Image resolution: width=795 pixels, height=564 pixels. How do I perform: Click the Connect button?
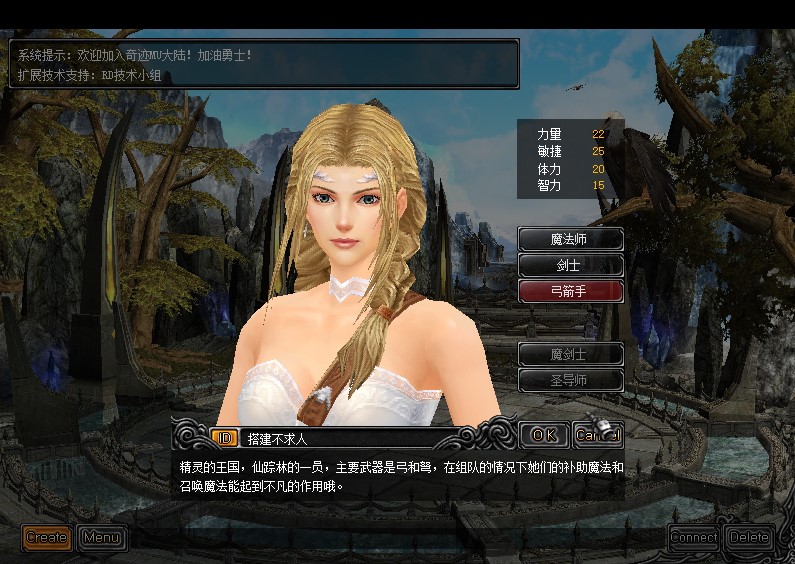[694, 537]
